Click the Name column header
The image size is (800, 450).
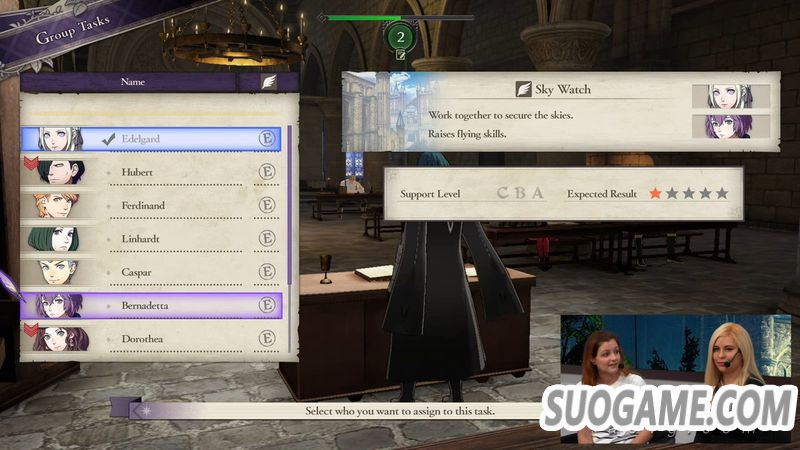(x=133, y=82)
